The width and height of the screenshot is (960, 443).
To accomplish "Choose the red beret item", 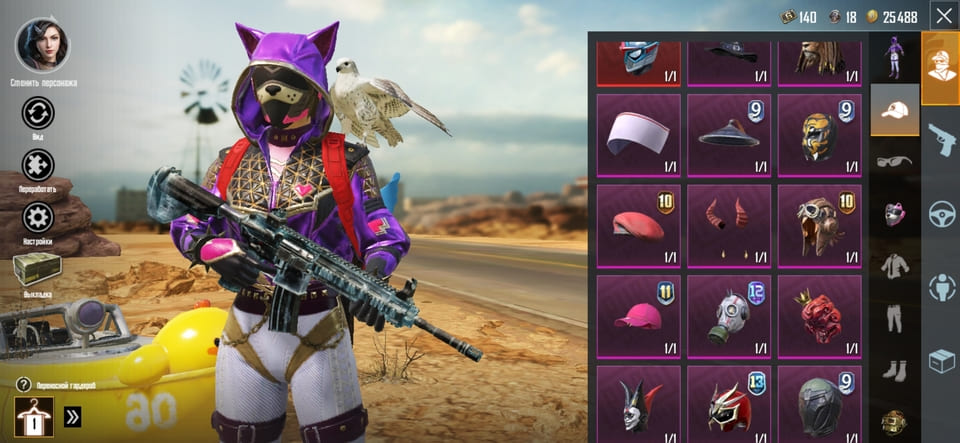I will point(638,225).
